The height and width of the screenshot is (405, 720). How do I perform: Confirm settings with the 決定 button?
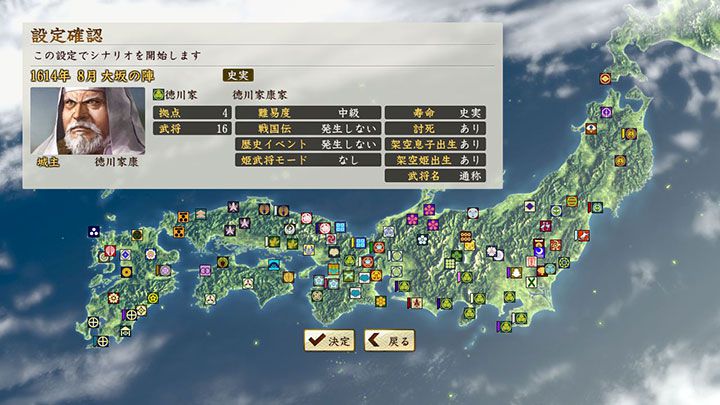coord(330,340)
